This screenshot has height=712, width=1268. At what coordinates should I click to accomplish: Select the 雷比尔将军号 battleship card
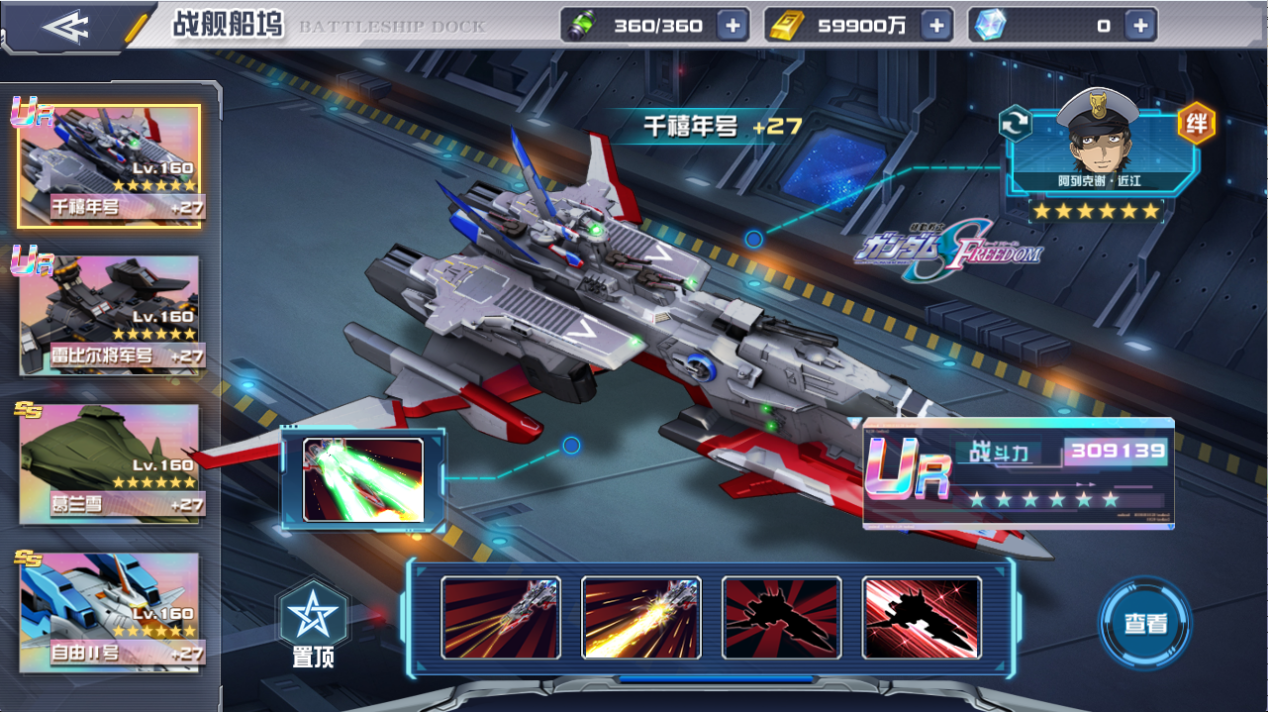[x=109, y=315]
